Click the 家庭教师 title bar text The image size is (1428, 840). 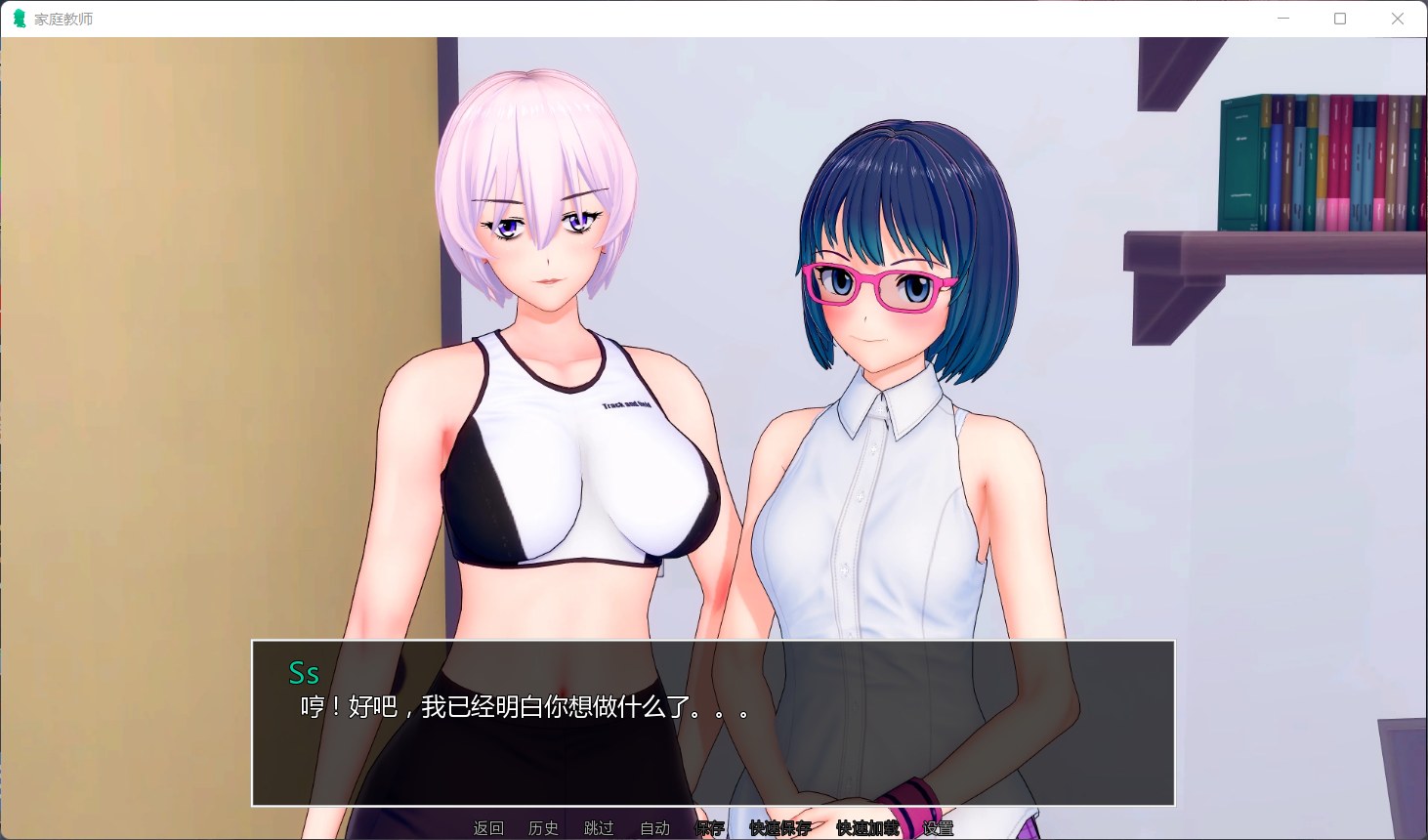click(61, 18)
